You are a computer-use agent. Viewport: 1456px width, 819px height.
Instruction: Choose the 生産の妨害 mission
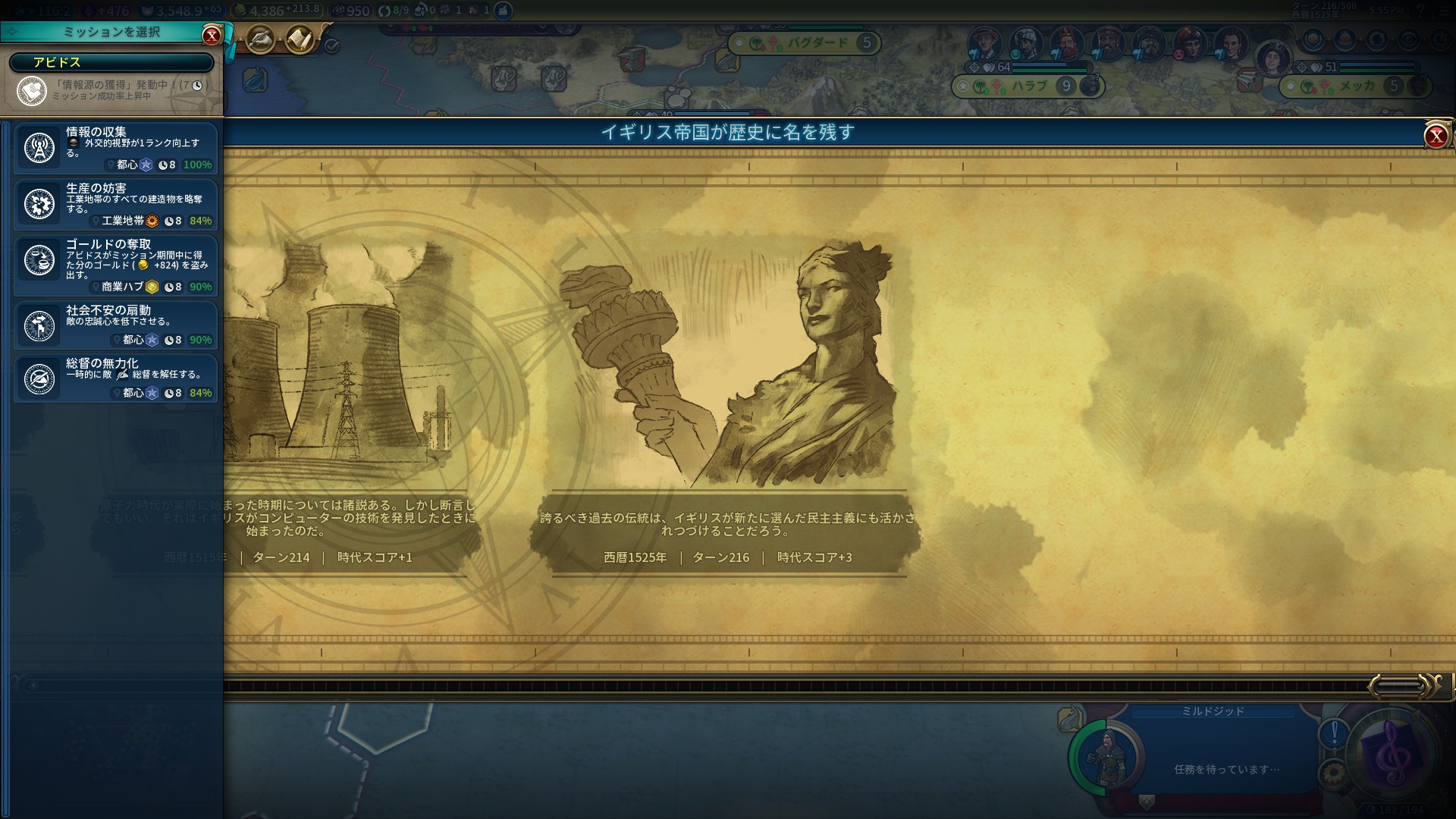116,204
